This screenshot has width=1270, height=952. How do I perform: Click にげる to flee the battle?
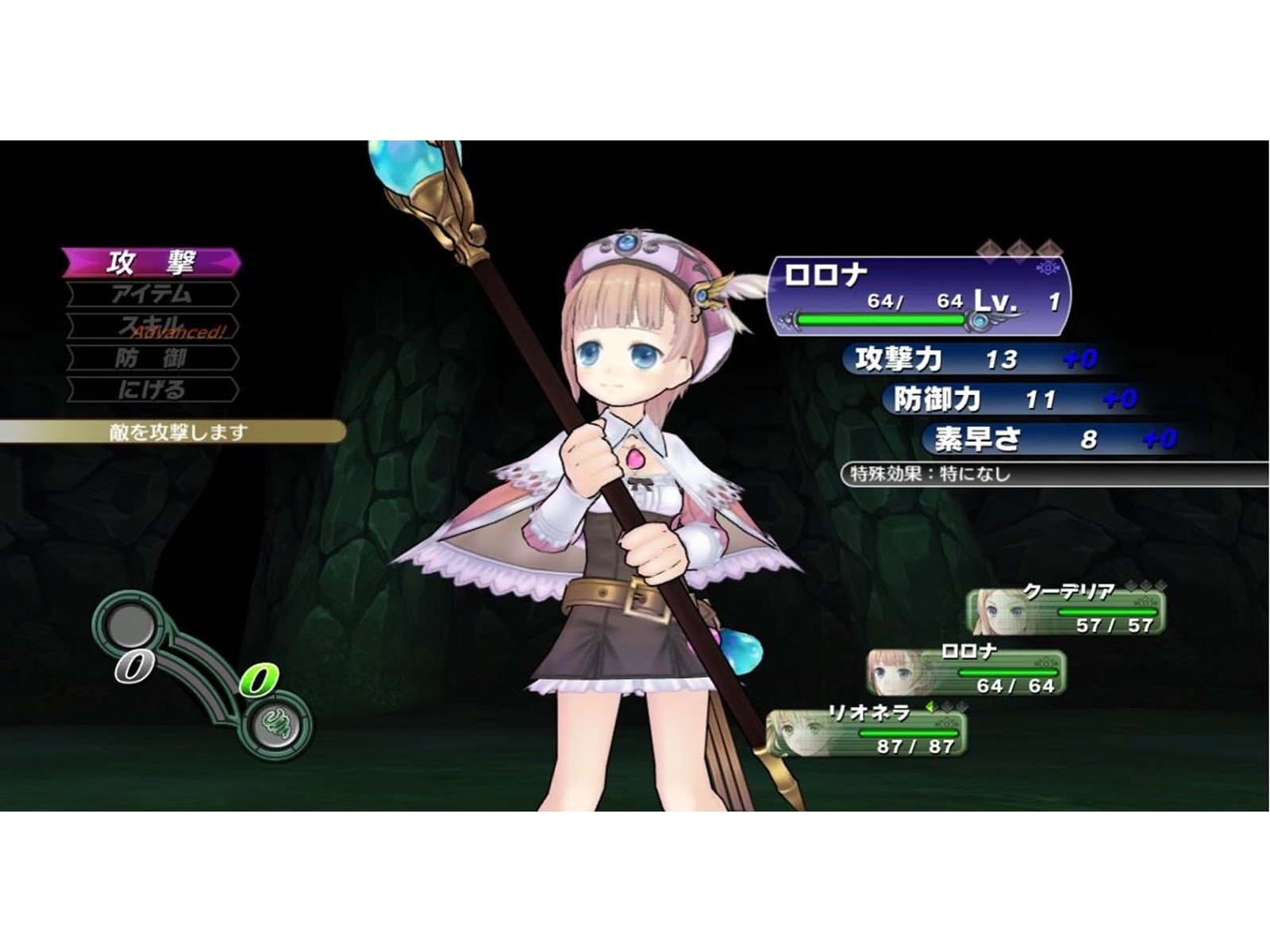tap(151, 387)
